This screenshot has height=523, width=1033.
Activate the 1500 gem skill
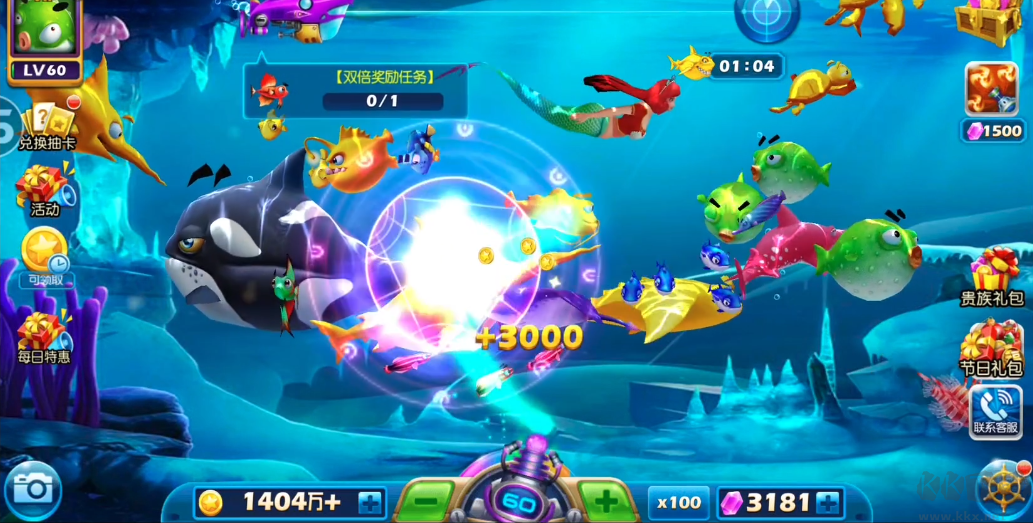point(992,100)
